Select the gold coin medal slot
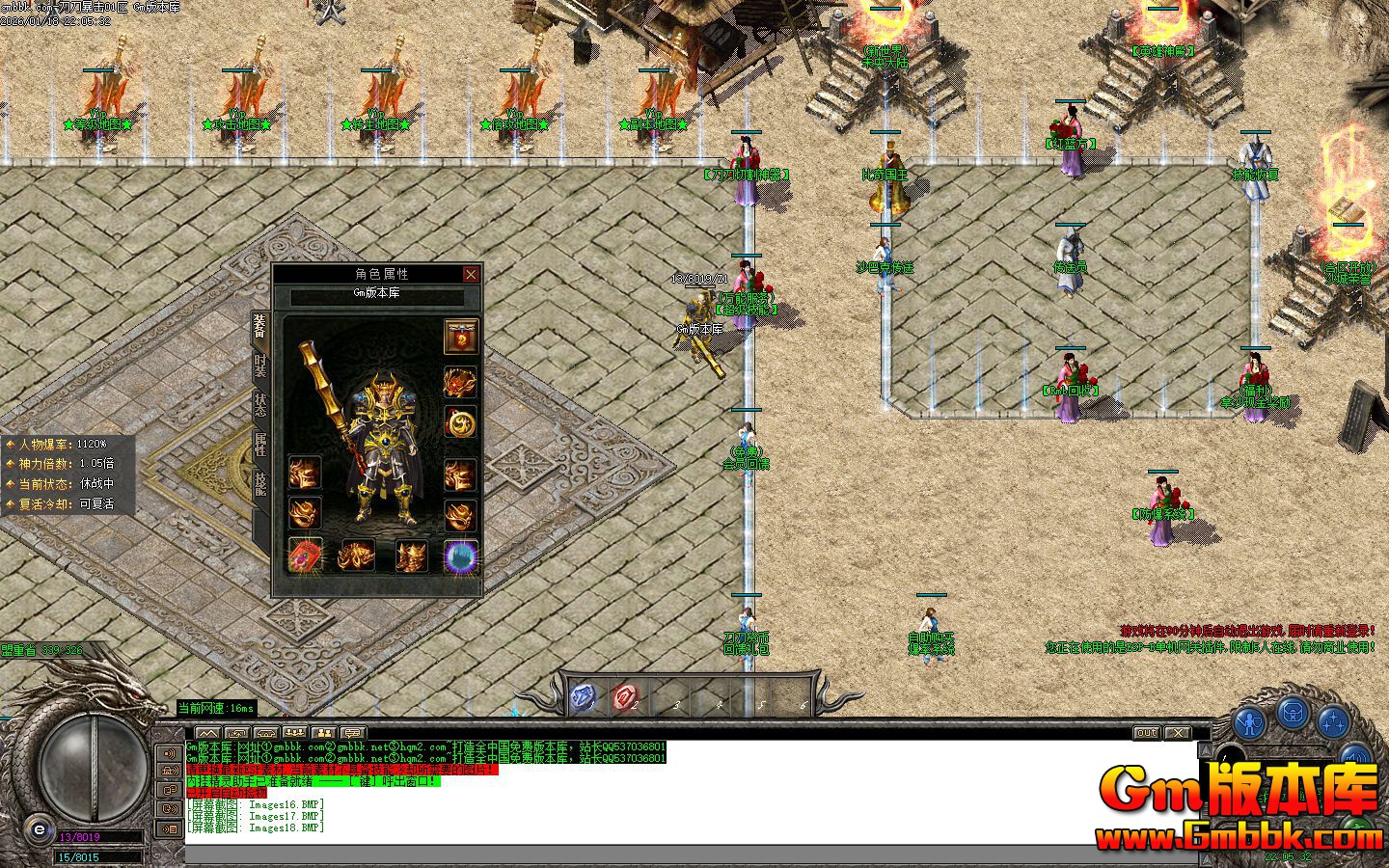The height and width of the screenshot is (868, 1389). 461,422
